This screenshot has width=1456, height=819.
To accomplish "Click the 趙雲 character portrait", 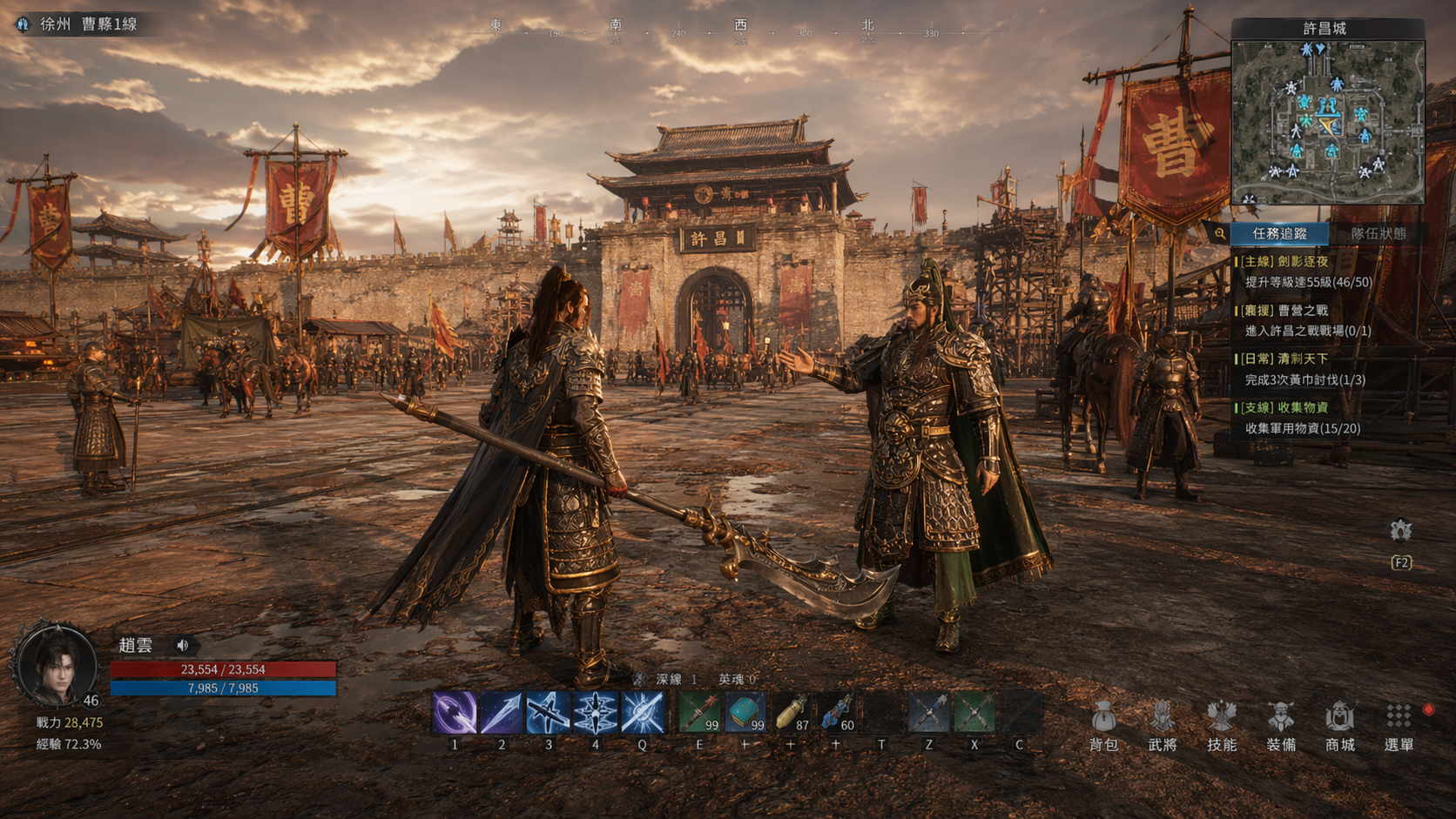I will coord(56,665).
